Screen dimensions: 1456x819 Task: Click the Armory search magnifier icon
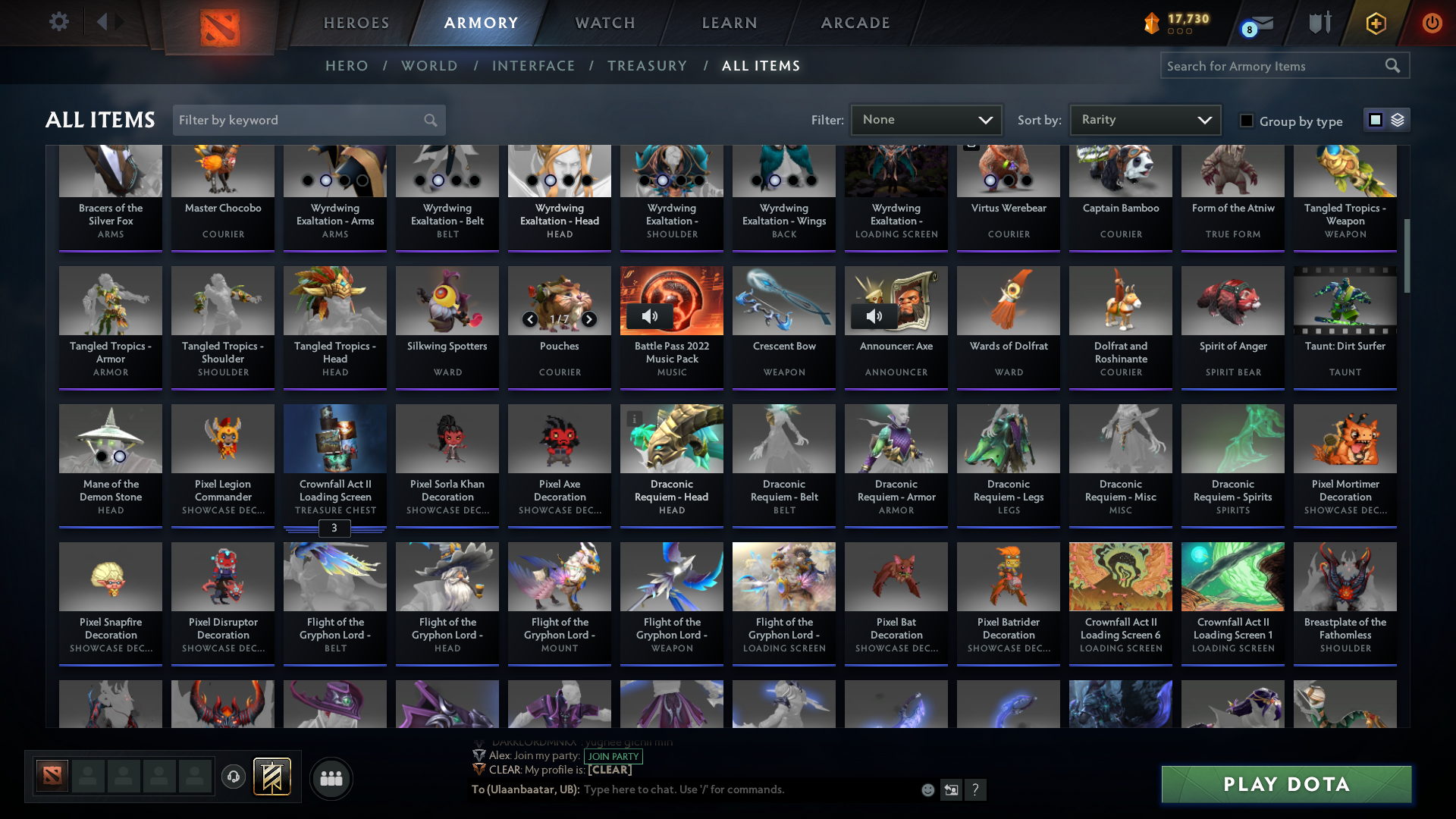coord(1393,65)
